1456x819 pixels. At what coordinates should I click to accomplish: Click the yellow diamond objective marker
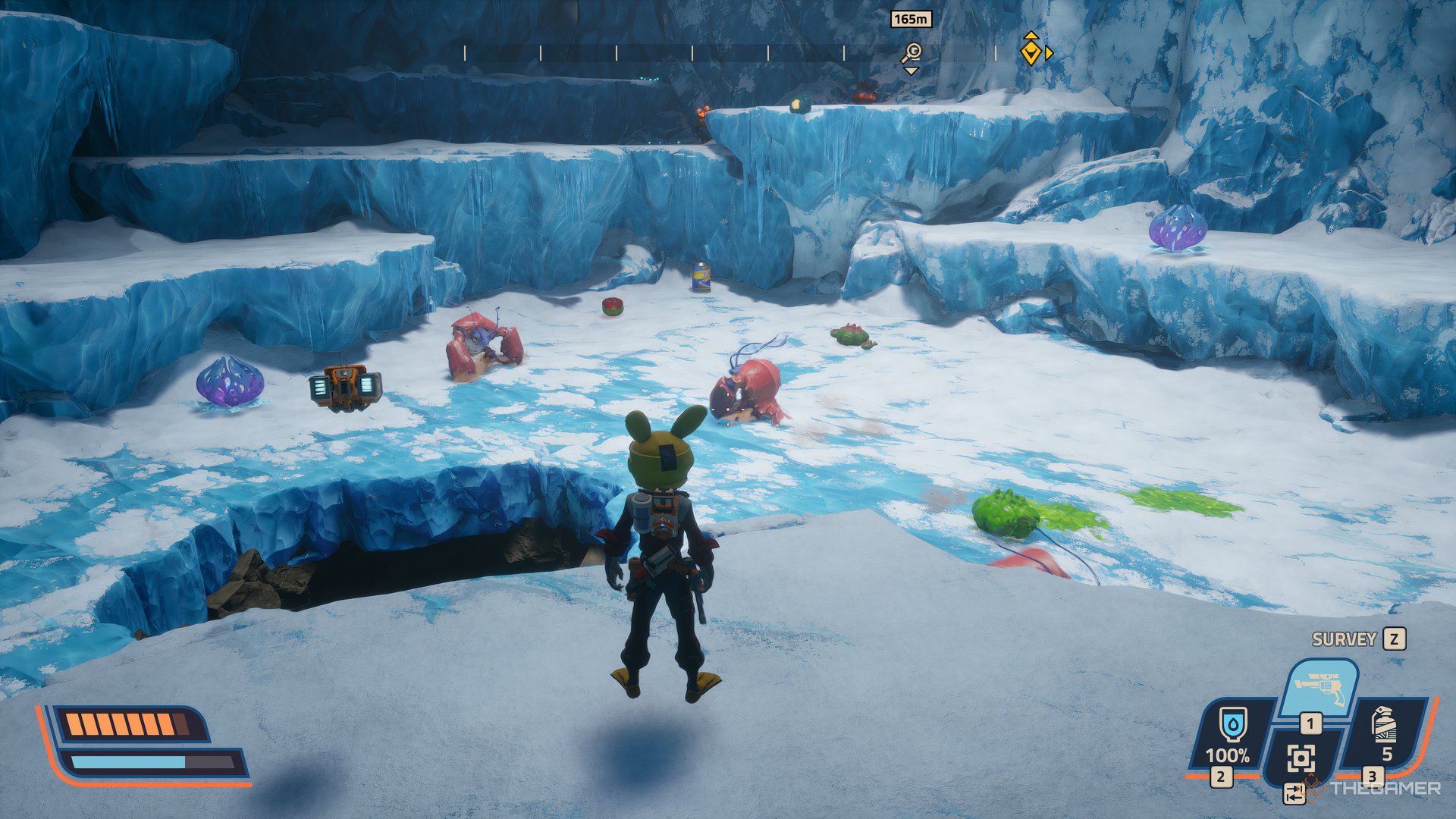tap(1030, 50)
